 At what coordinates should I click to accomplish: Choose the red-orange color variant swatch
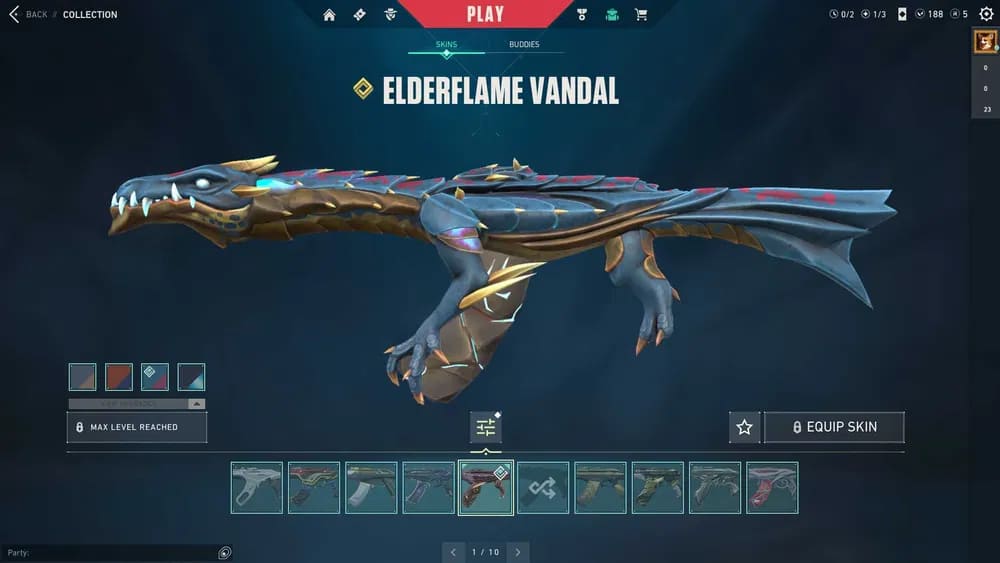pos(119,377)
